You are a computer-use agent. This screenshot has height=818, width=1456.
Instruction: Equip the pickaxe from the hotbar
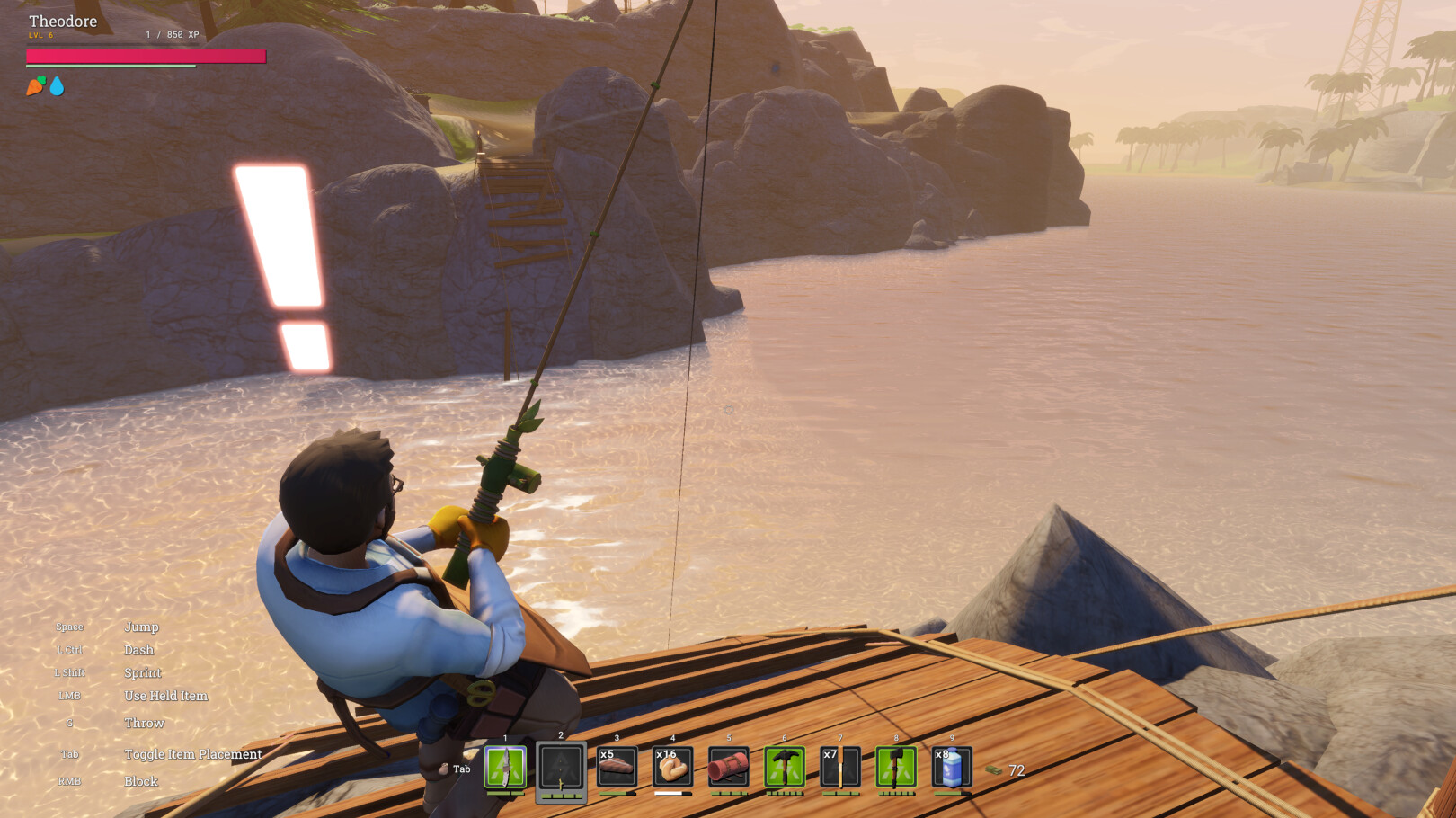click(x=784, y=768)
